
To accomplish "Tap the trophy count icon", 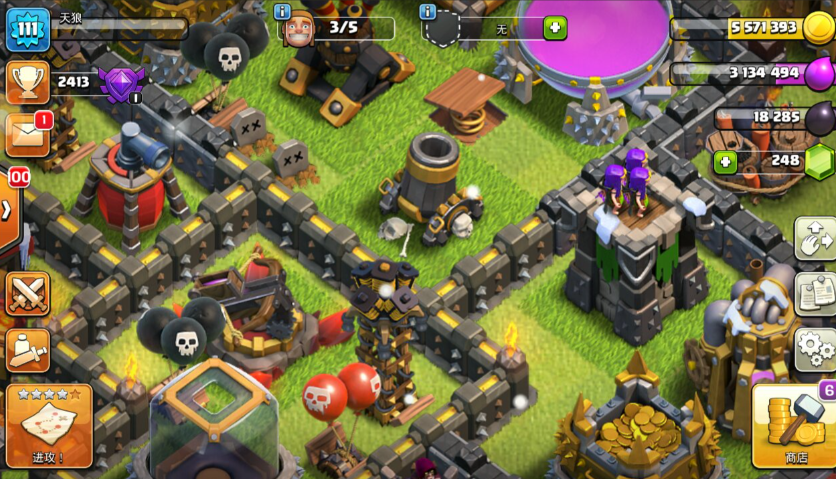I will [27, 81].
